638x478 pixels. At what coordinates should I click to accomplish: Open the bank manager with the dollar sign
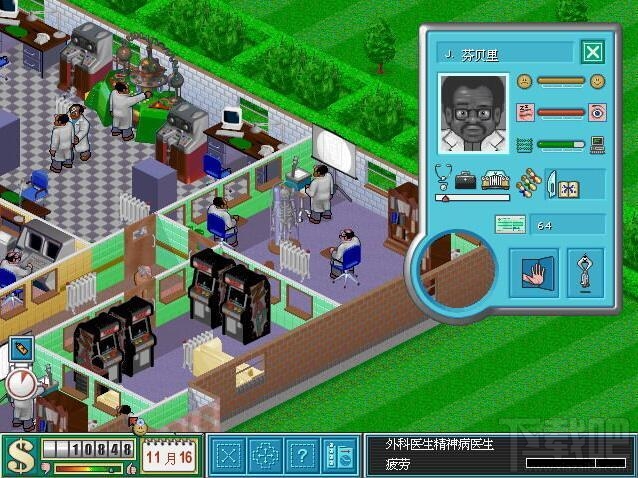18,455
